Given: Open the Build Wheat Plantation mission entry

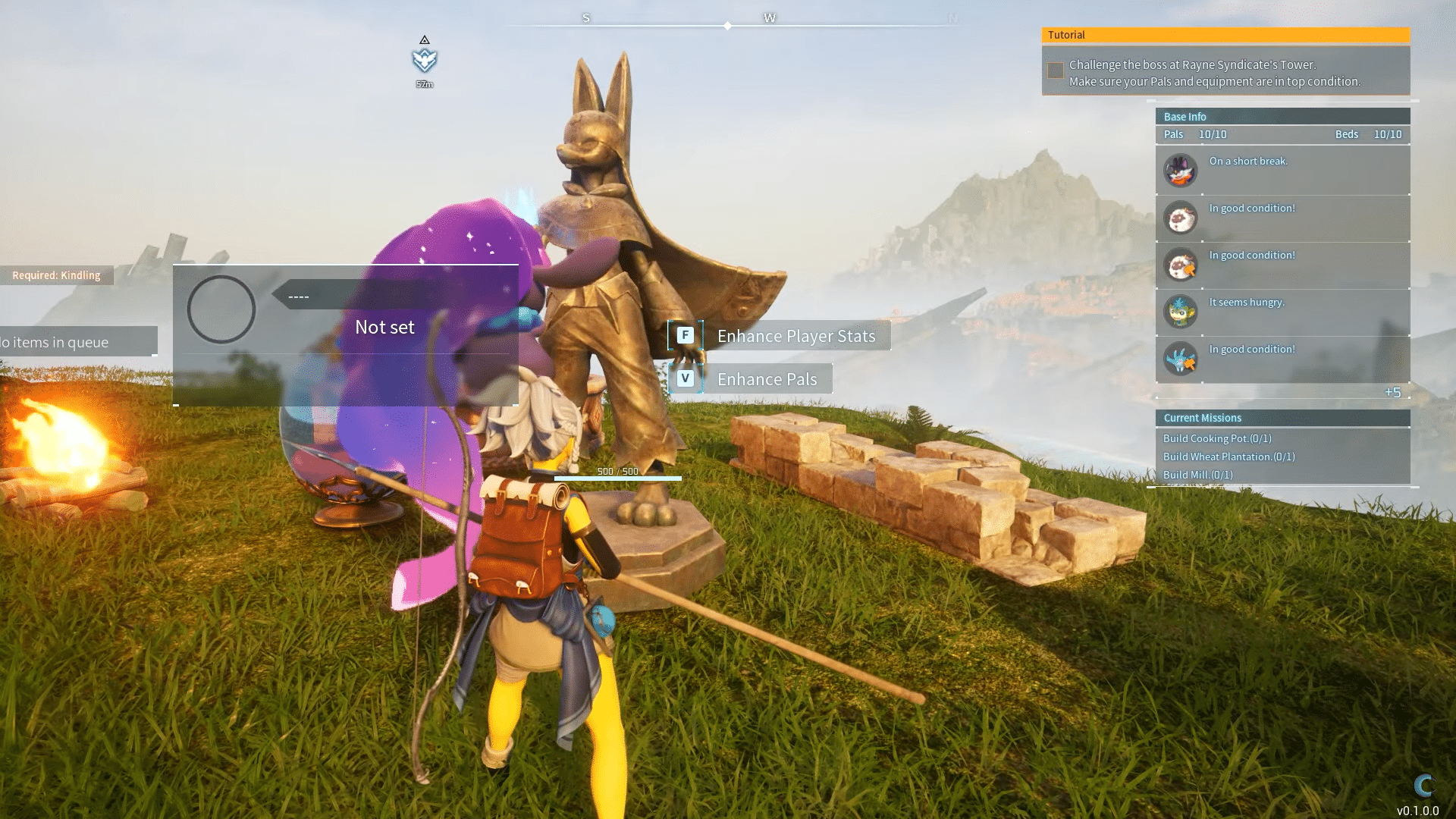Looking at the screenshot, I should pos(1227,456).
